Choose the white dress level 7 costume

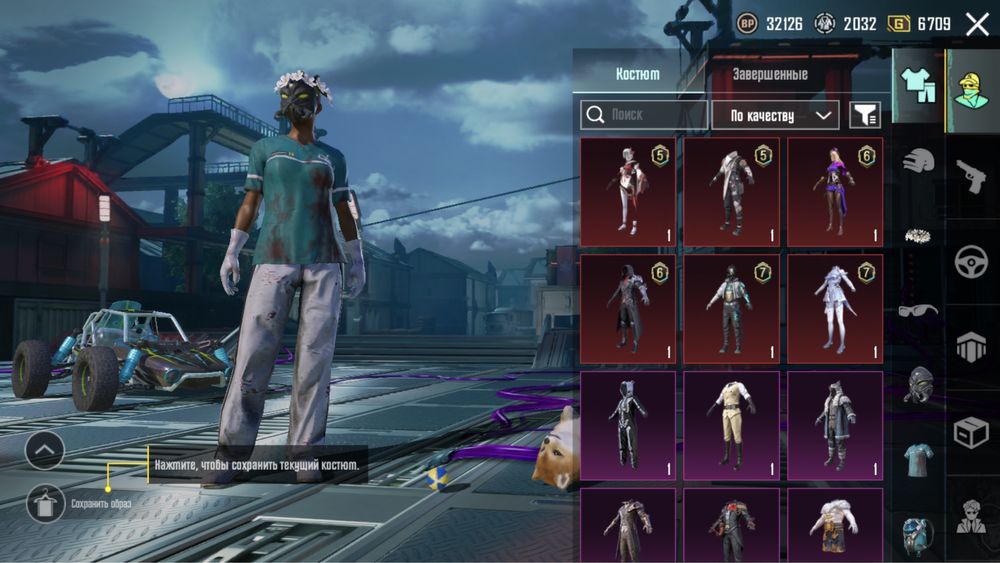click(835, 308)
